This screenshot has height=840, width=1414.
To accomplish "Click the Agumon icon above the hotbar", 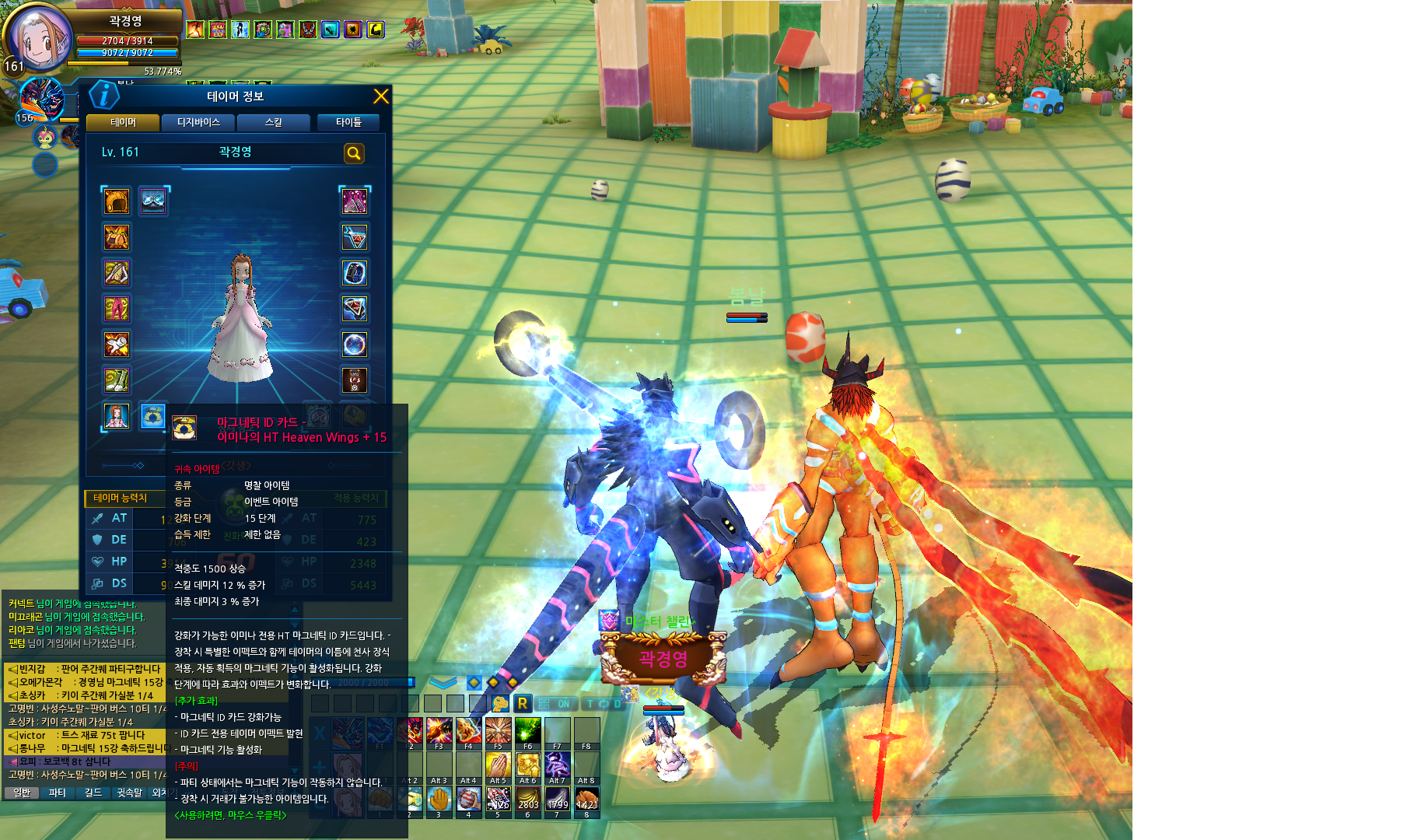I will click(500, 704).
